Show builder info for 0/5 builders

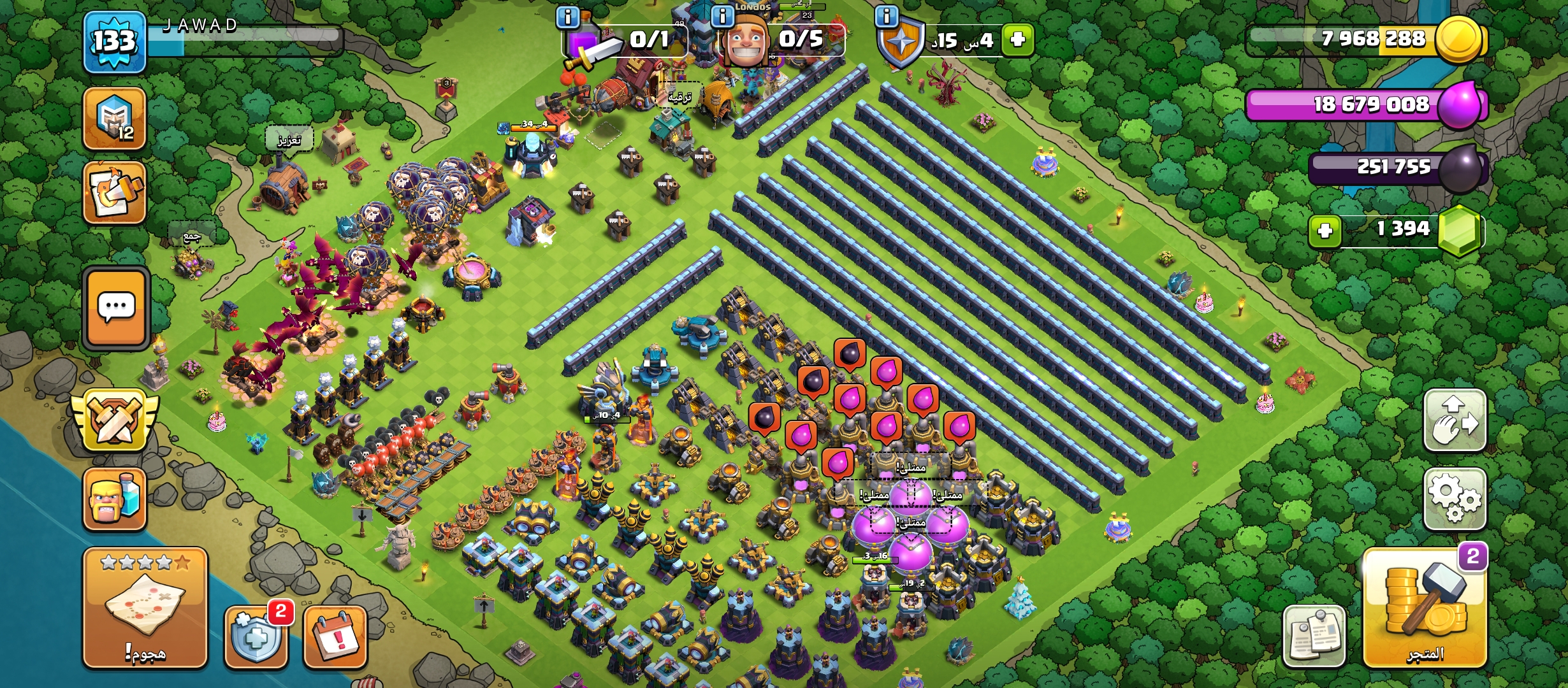coord(722,16)
